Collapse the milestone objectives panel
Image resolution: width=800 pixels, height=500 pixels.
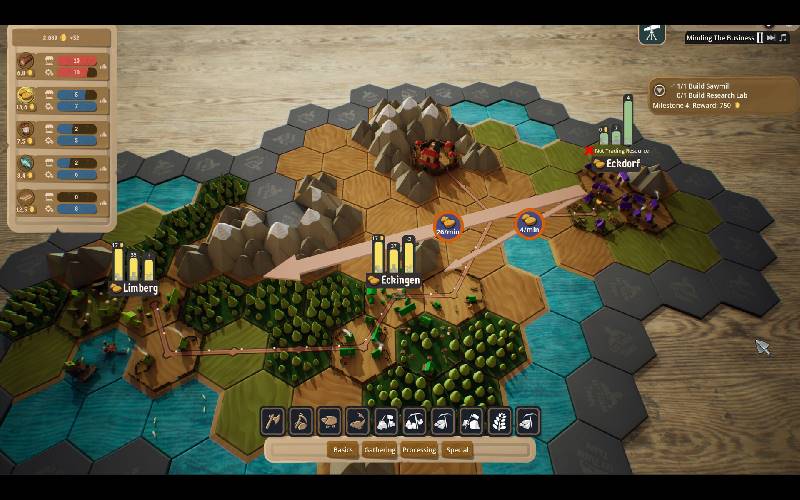tap(660, 91)
